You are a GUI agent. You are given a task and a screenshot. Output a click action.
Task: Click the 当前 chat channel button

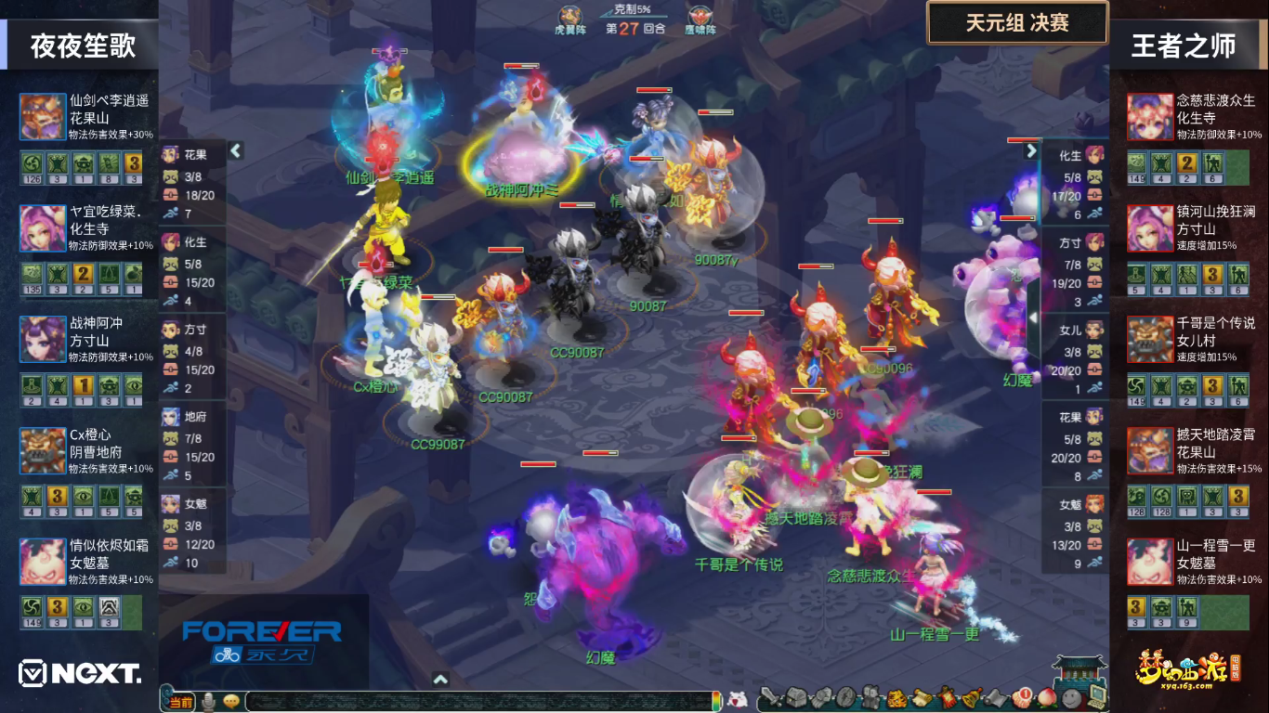(x=180, y=702)
